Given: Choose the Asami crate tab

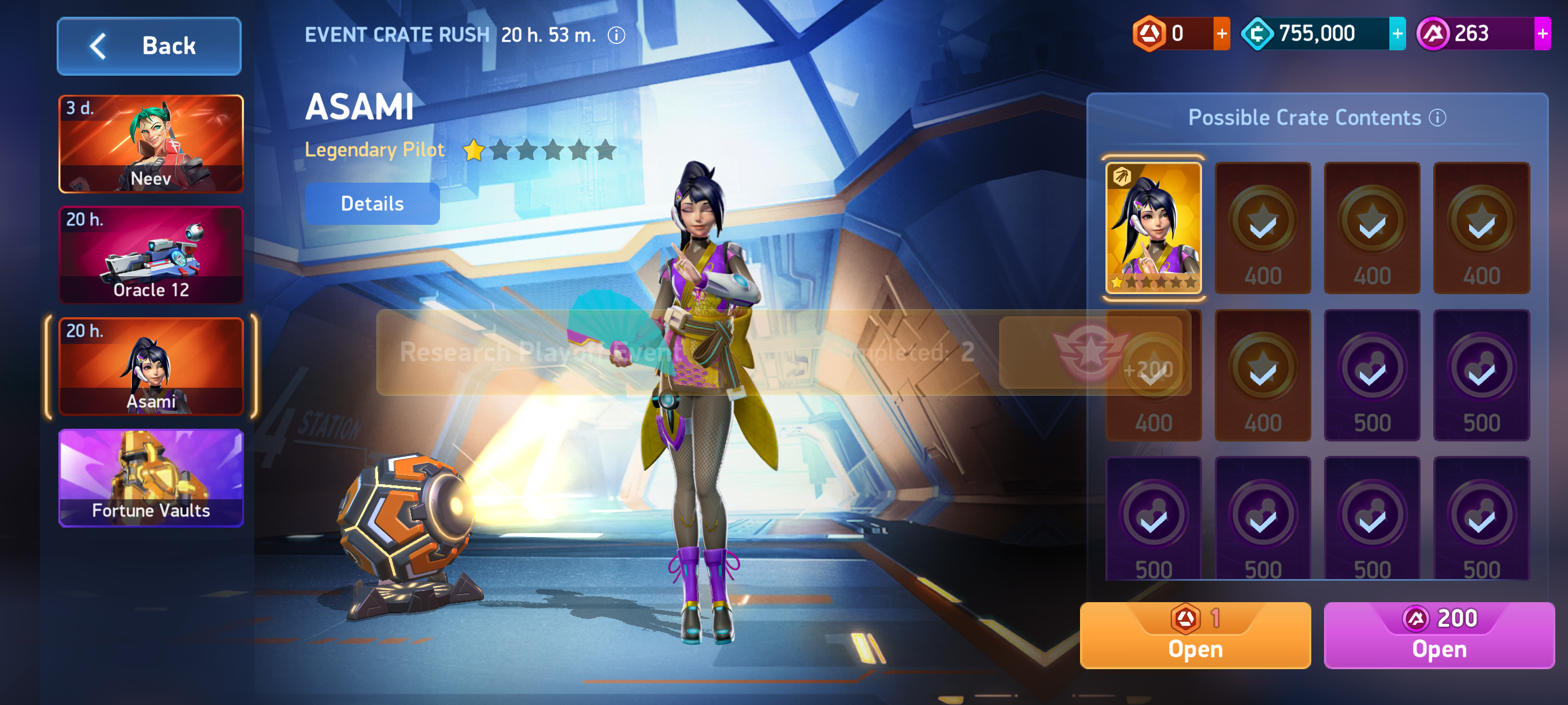Looking at the screenshot, I should [x=151, y=366].
